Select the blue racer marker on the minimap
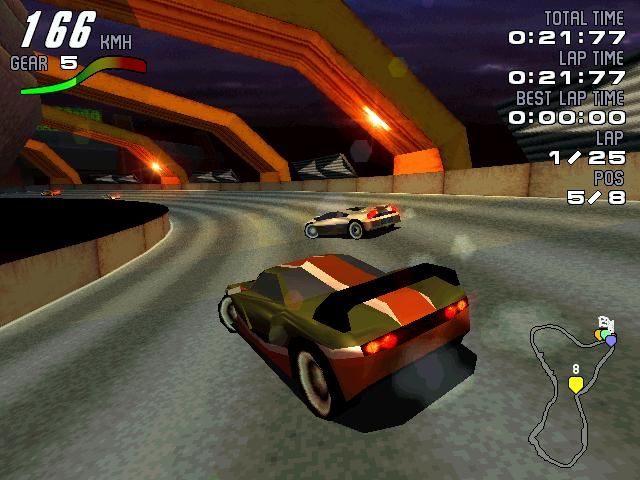Image resolution: width=640 pixels, height=480 pixels. click(611, 340)
